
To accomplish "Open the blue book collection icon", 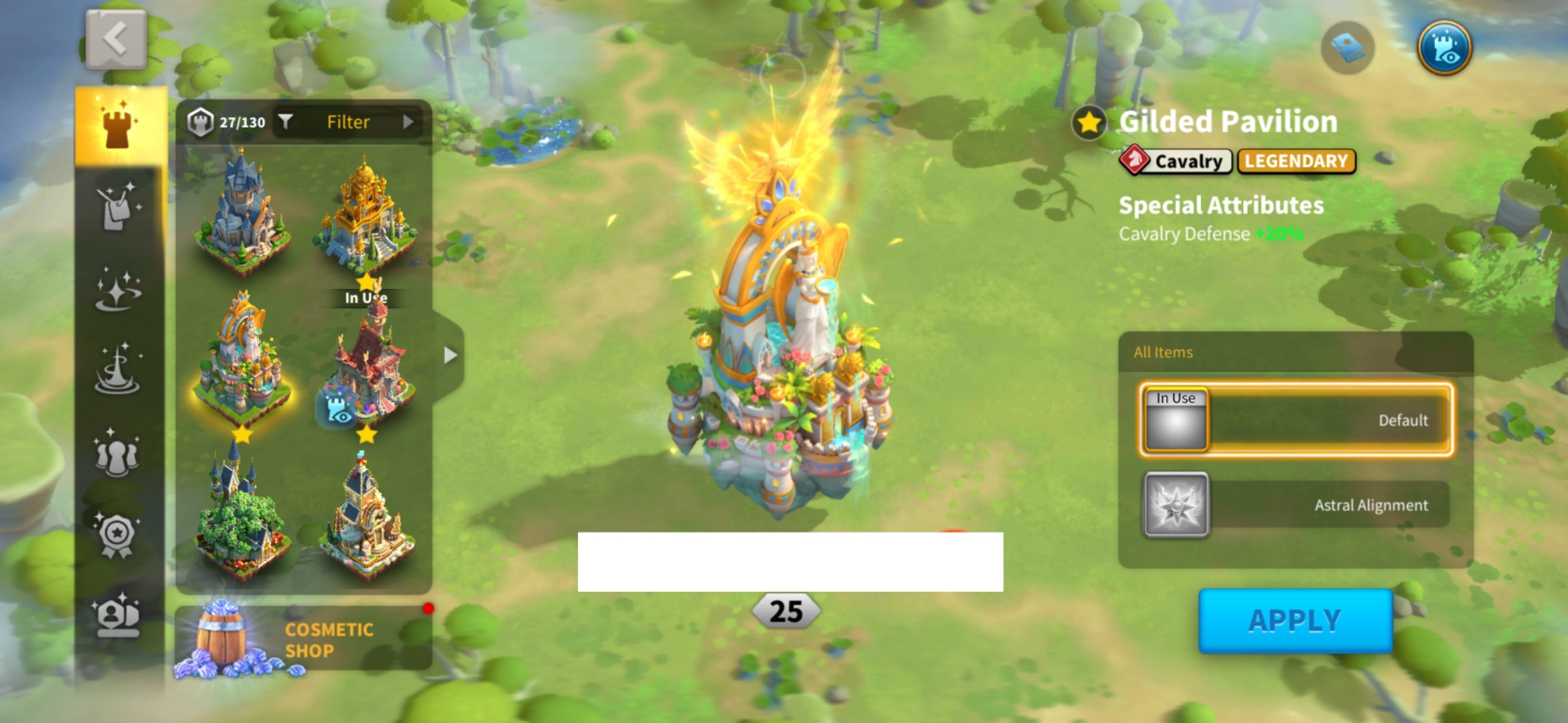I will point(1347,48).
